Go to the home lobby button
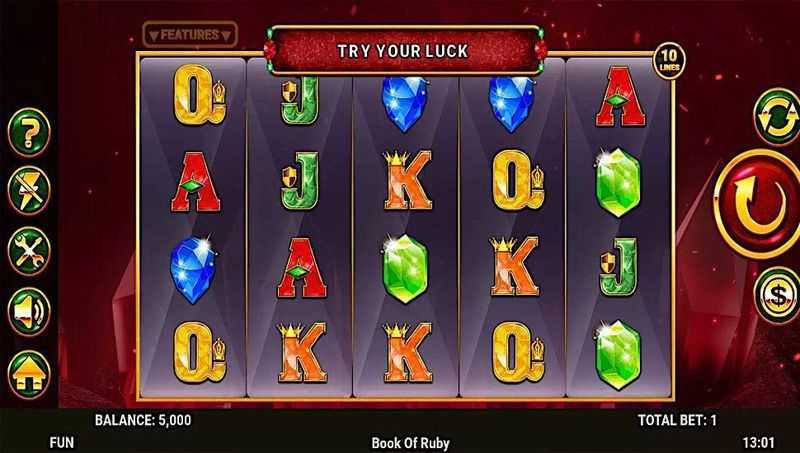 [x=28, y=371]
